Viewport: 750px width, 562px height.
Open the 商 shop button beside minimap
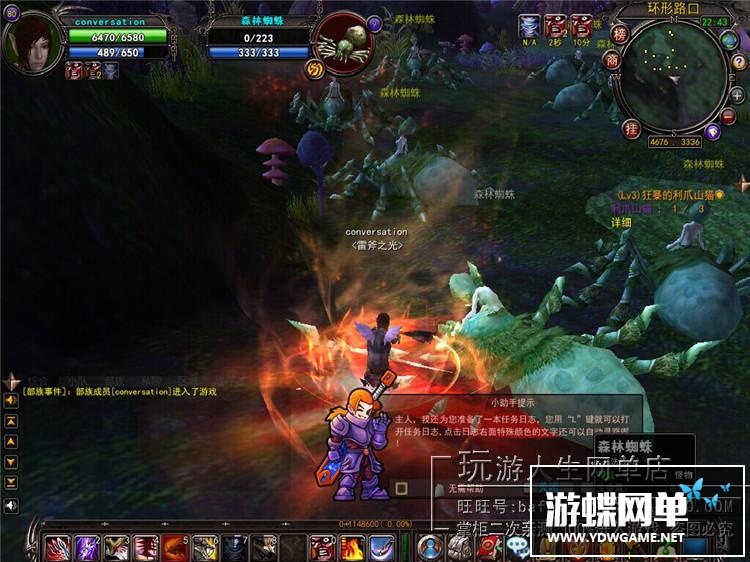612,60
